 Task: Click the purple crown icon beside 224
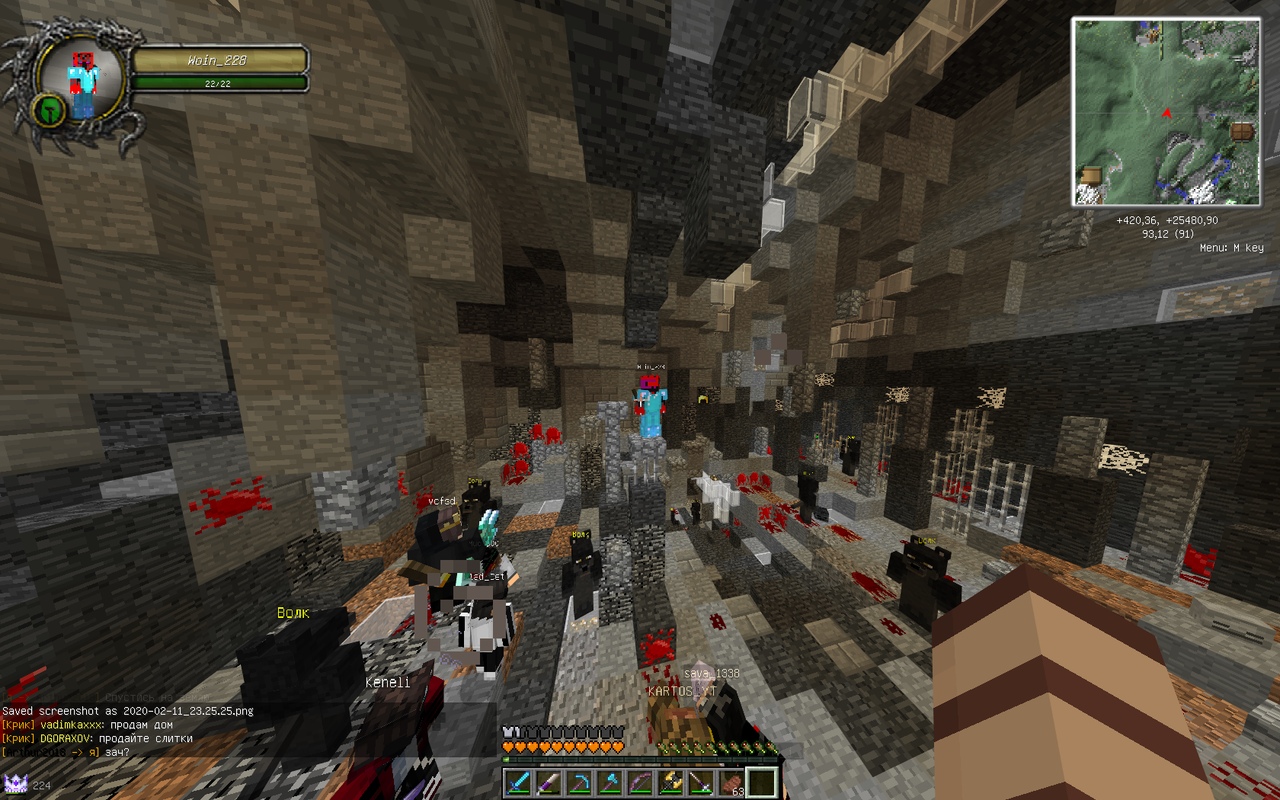tap(15, 783)
